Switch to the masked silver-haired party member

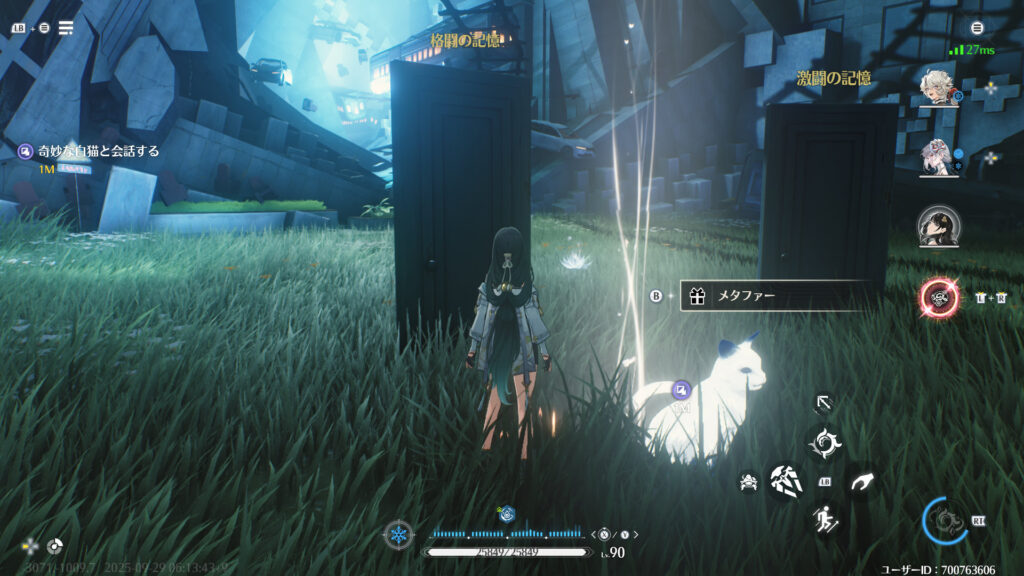(940, 156)
